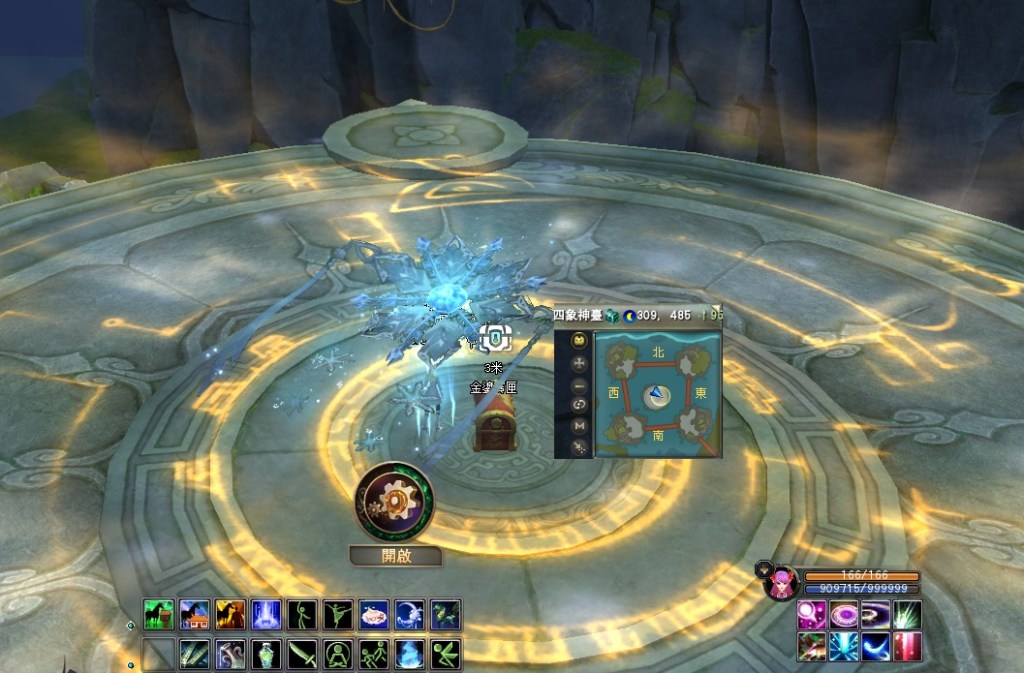Trigger the meditating figure action

point(338,654)
